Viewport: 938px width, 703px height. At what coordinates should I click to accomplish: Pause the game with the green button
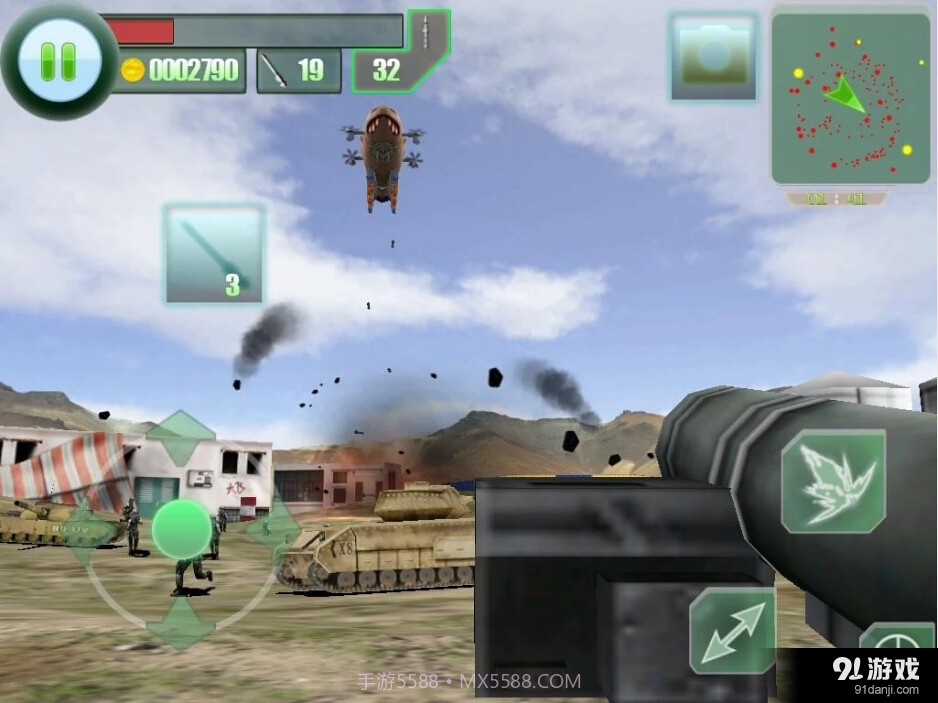coord(58,61)
